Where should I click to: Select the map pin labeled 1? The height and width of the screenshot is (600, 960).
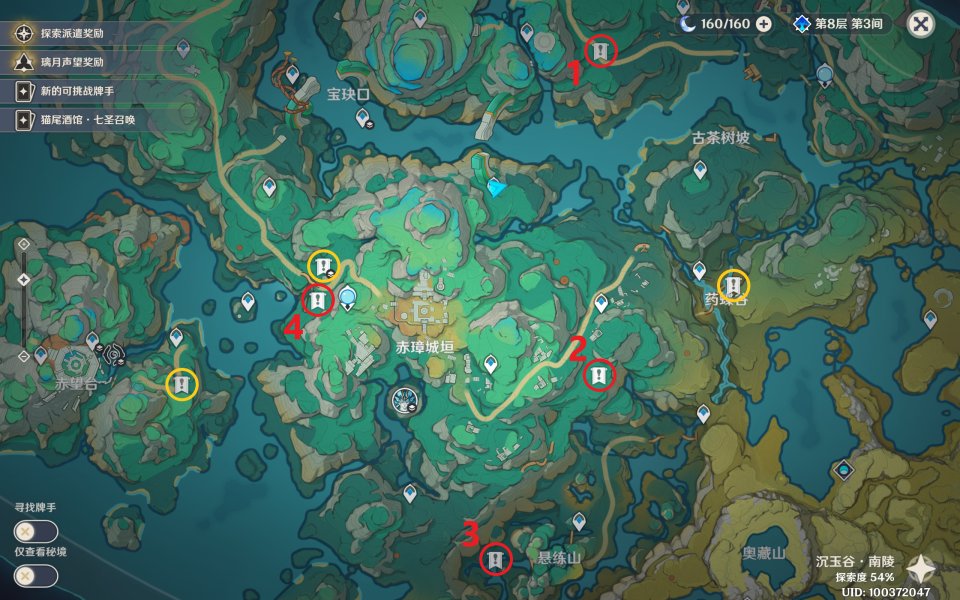point(600,49)
